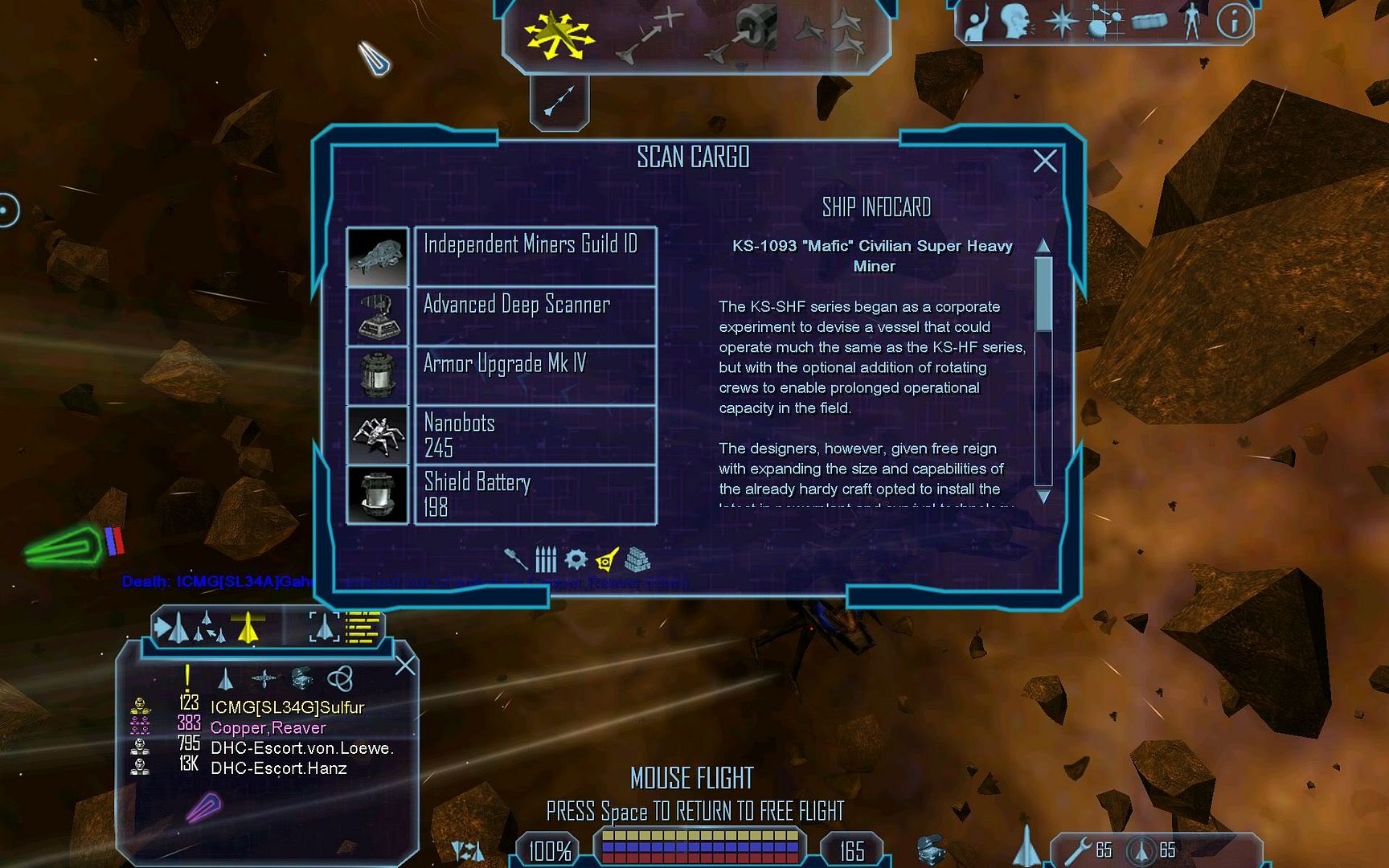Show commodities with the stacked crates filter
Viewport: 1389px width, 868px height.
[x=637, y=559]
